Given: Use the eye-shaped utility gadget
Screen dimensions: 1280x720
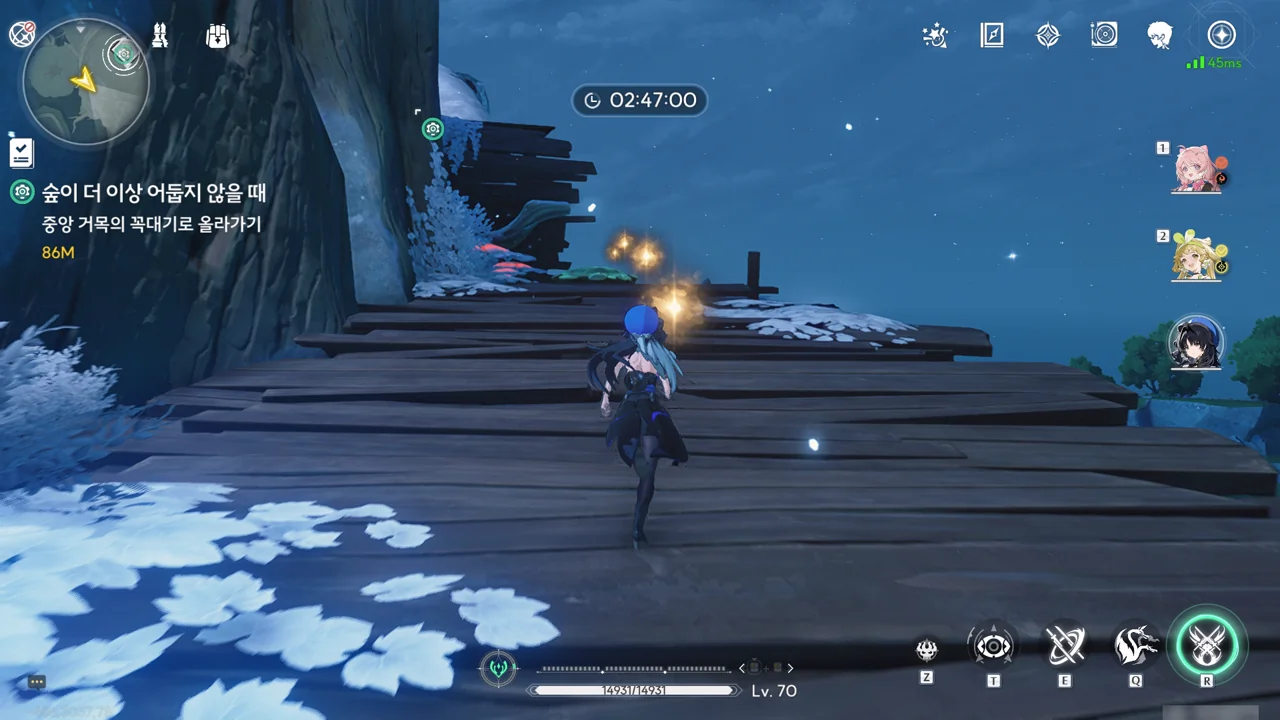Looking at the screenshot, I should click(x=993, y=647).
